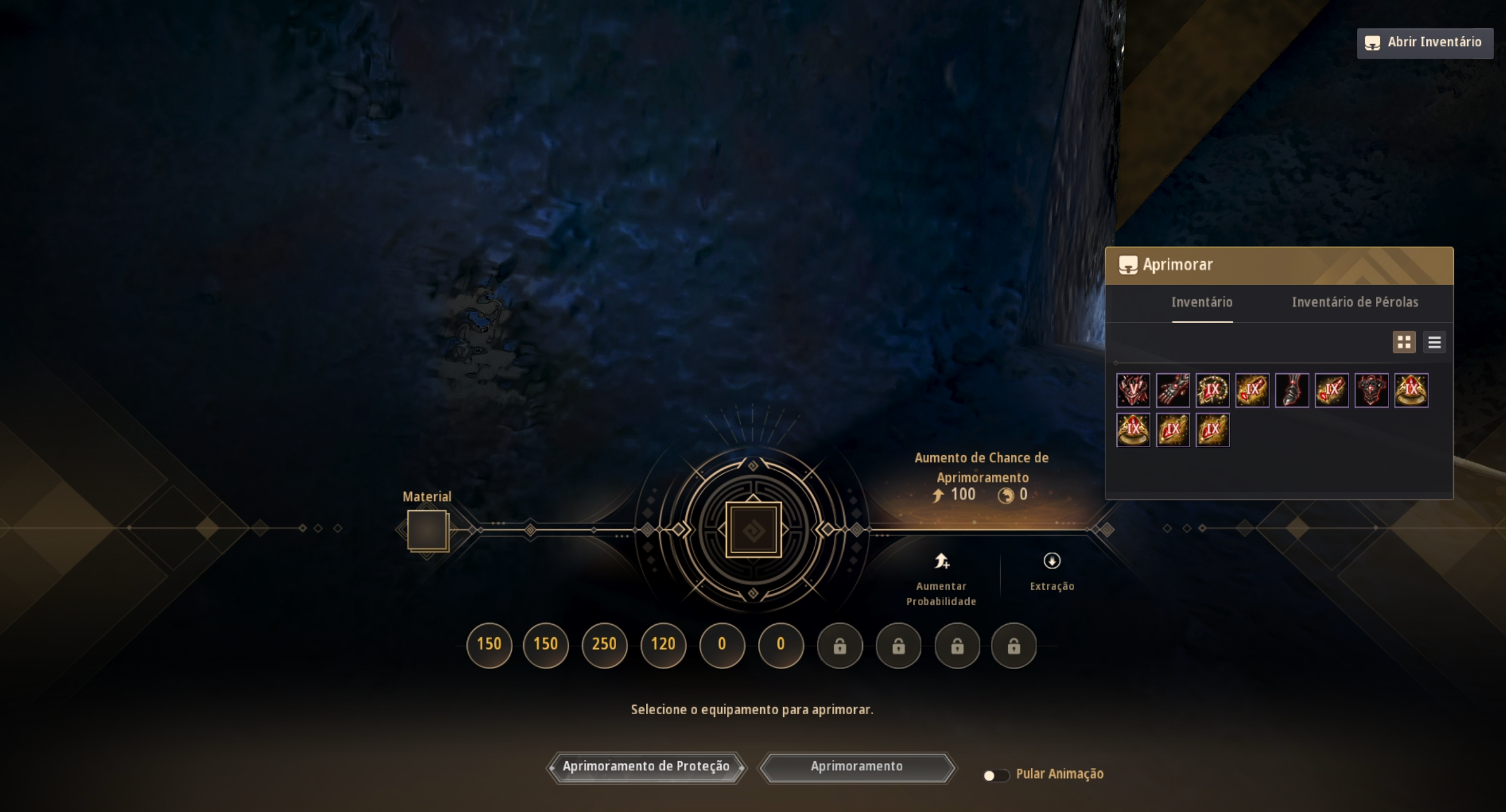Toggle the Pular Animação switch
This screenshot has width=1506, height=812.
click(994, 775)
